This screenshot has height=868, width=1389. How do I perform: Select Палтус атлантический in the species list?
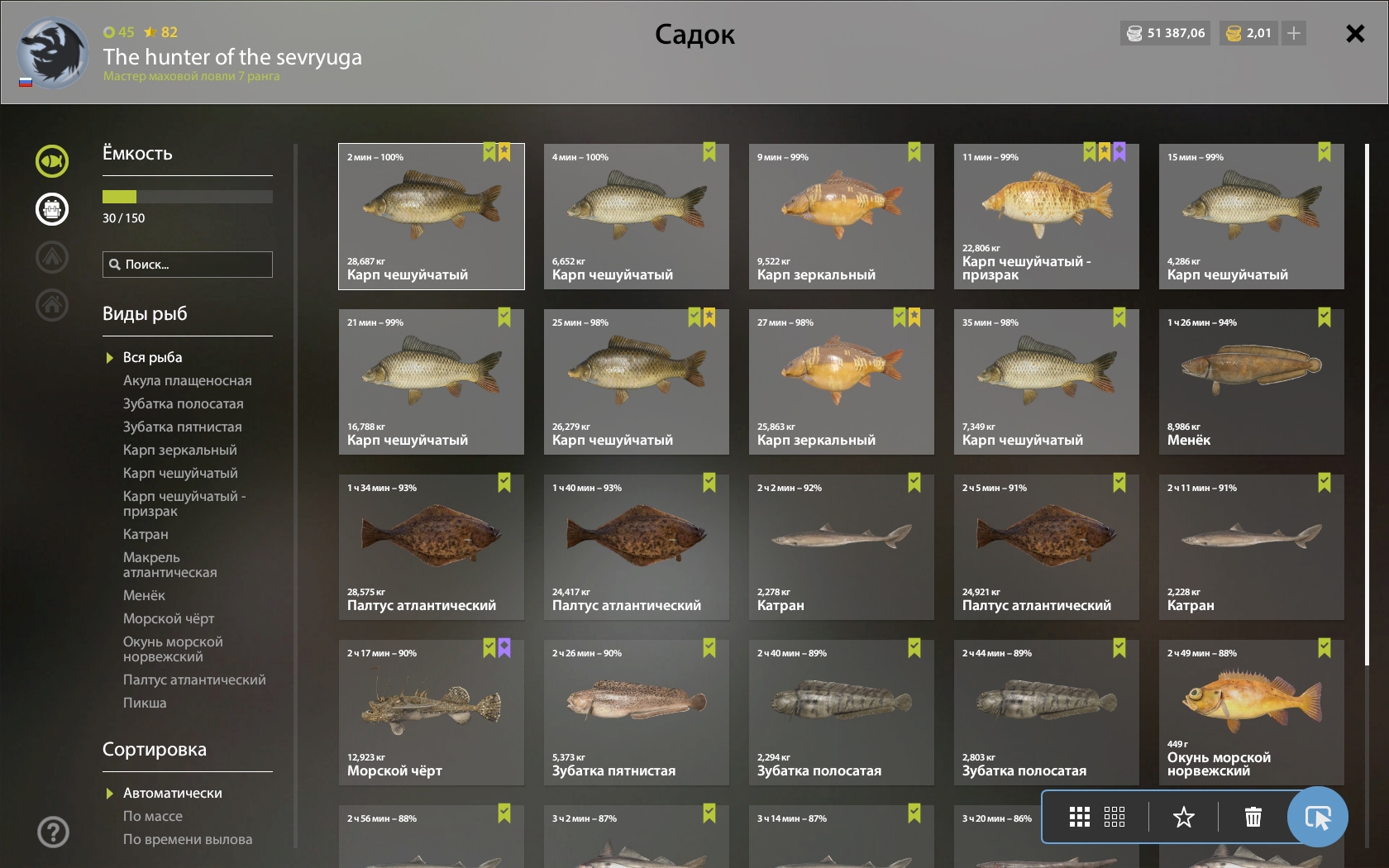click(x=194, y=680)
